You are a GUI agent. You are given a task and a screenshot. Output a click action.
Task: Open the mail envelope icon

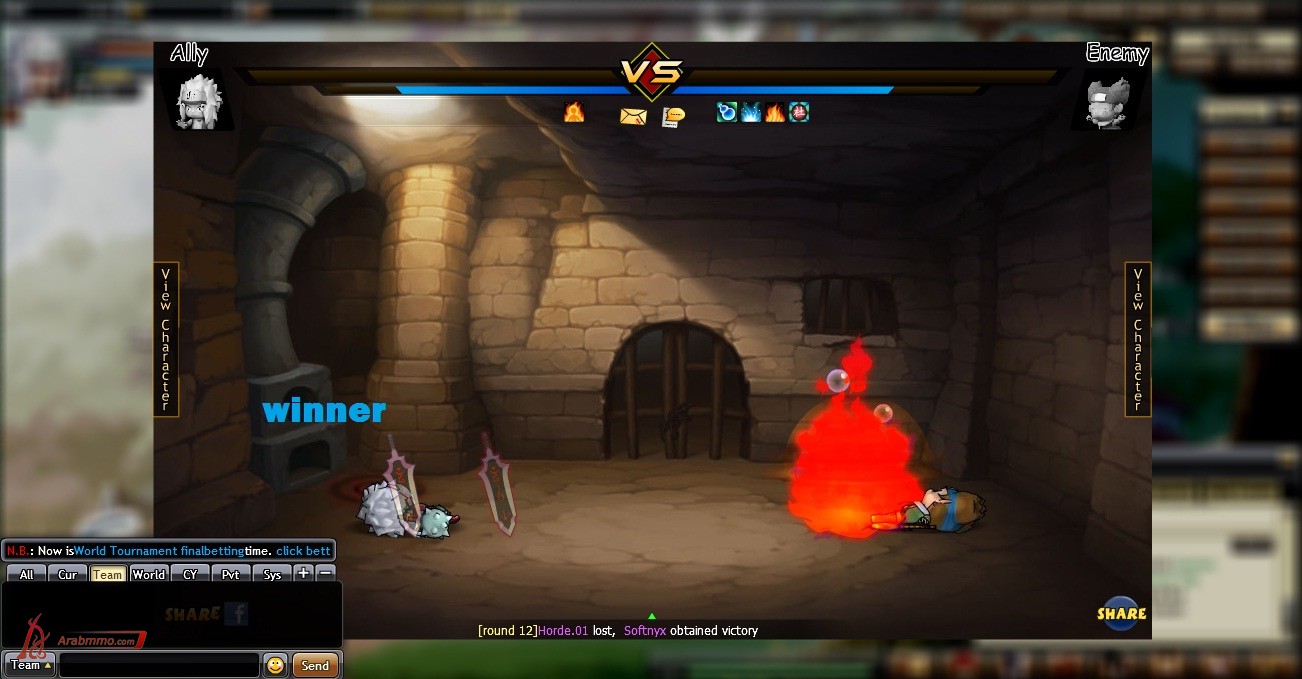pyautogui.click(x=633, y=116)
